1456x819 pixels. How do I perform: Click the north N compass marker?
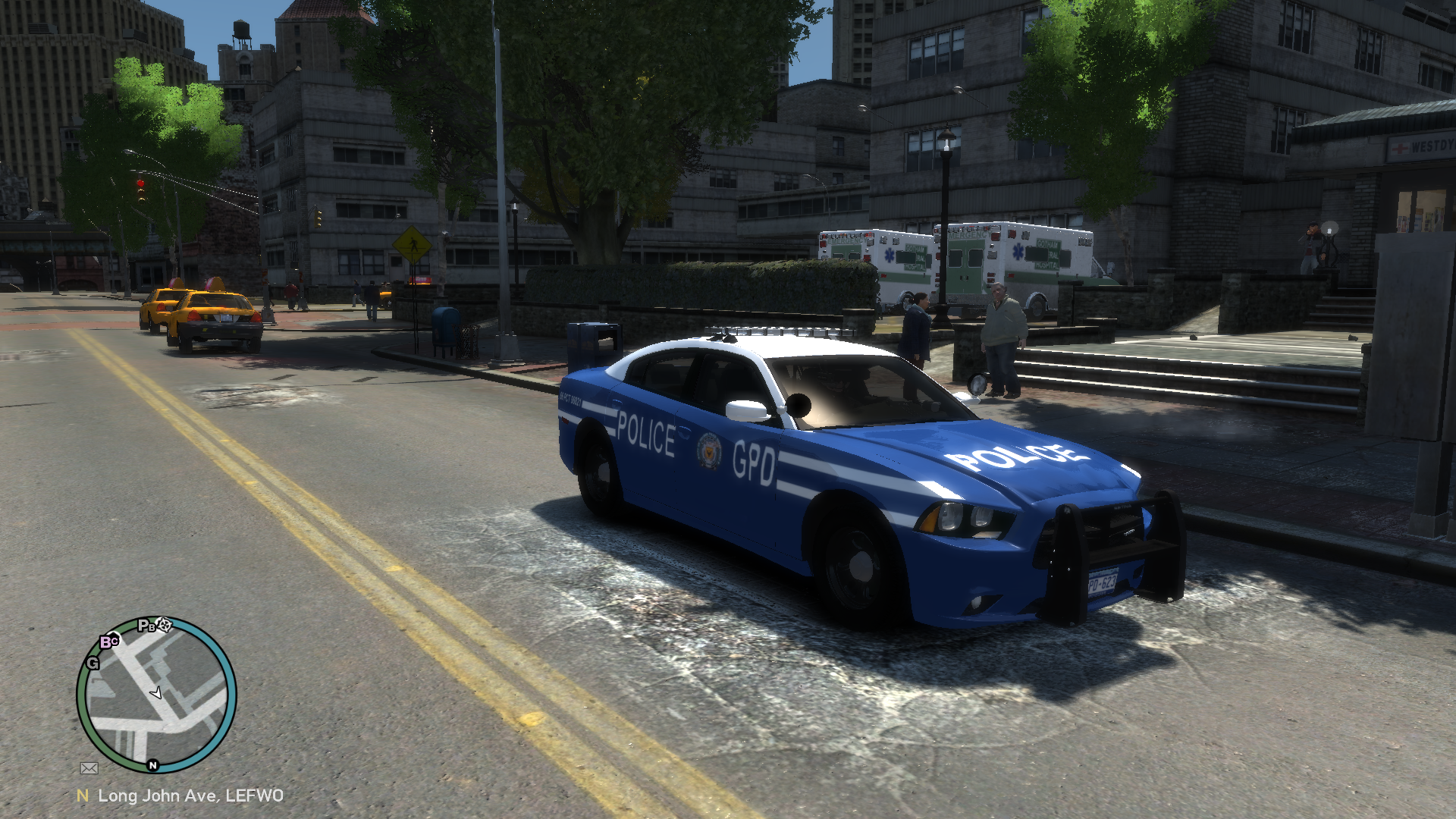[152, 765]
